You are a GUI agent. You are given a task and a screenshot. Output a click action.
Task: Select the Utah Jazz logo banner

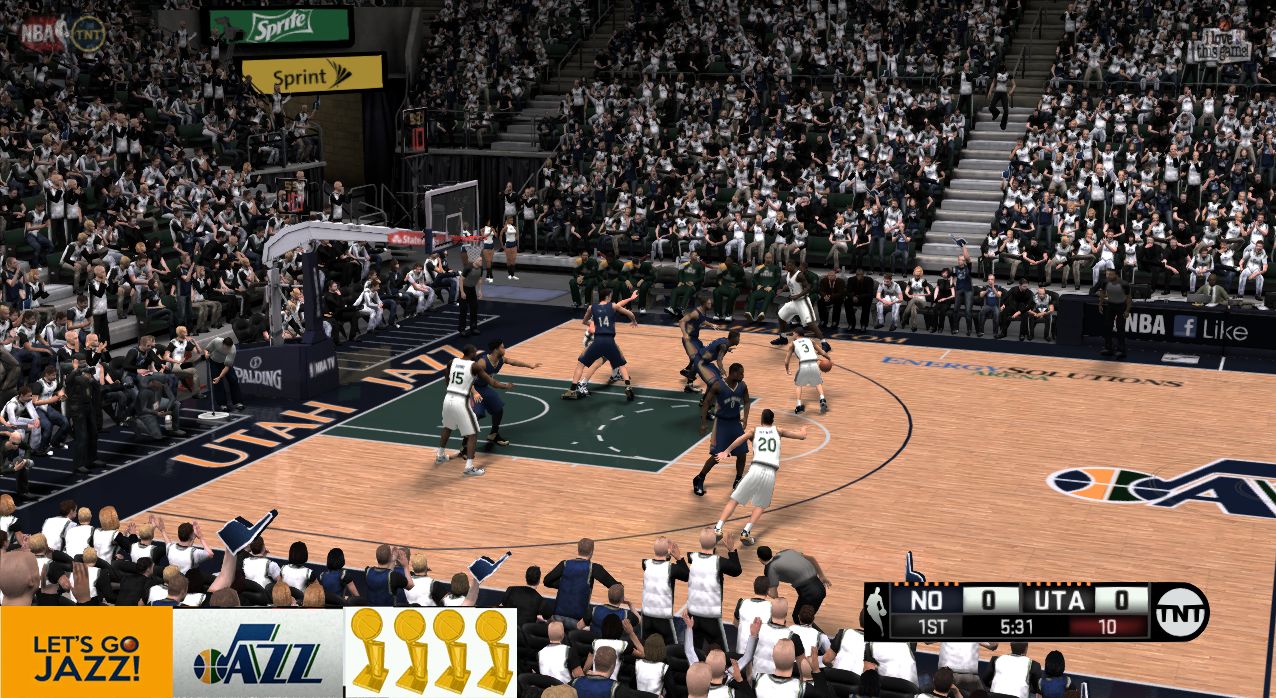pos(258,652)
